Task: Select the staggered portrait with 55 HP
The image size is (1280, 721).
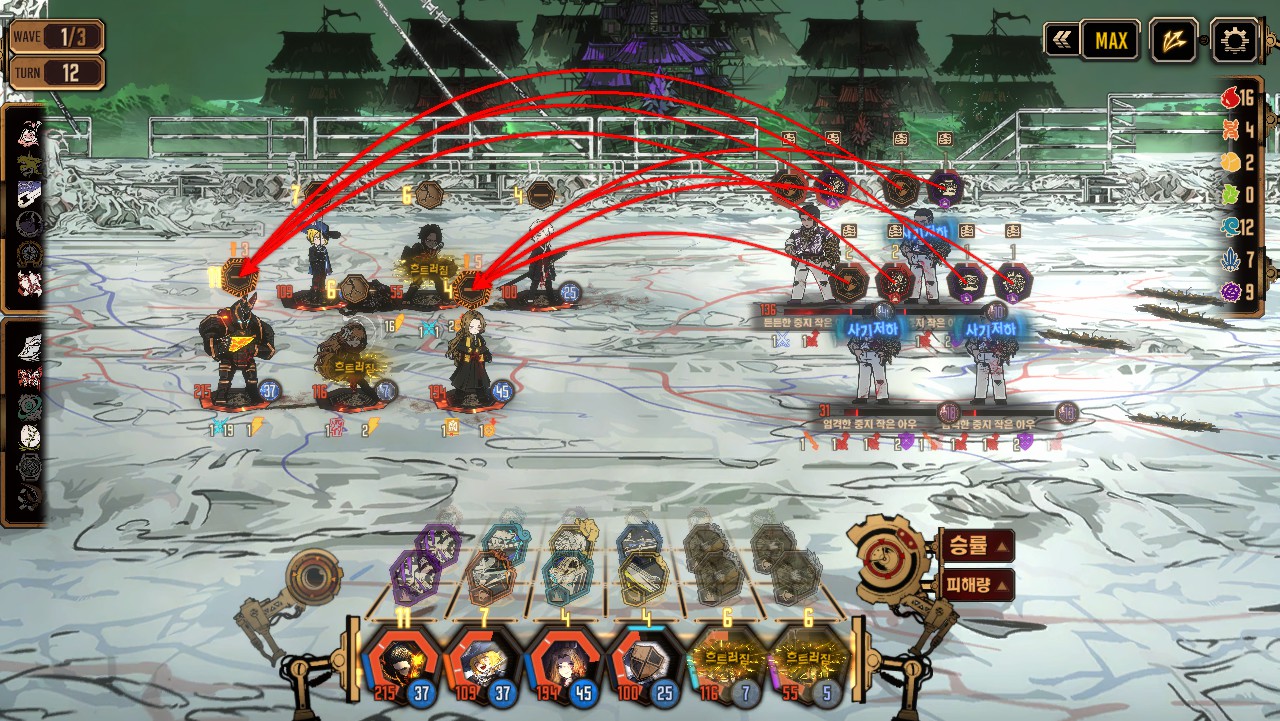Action: [810, 663]
